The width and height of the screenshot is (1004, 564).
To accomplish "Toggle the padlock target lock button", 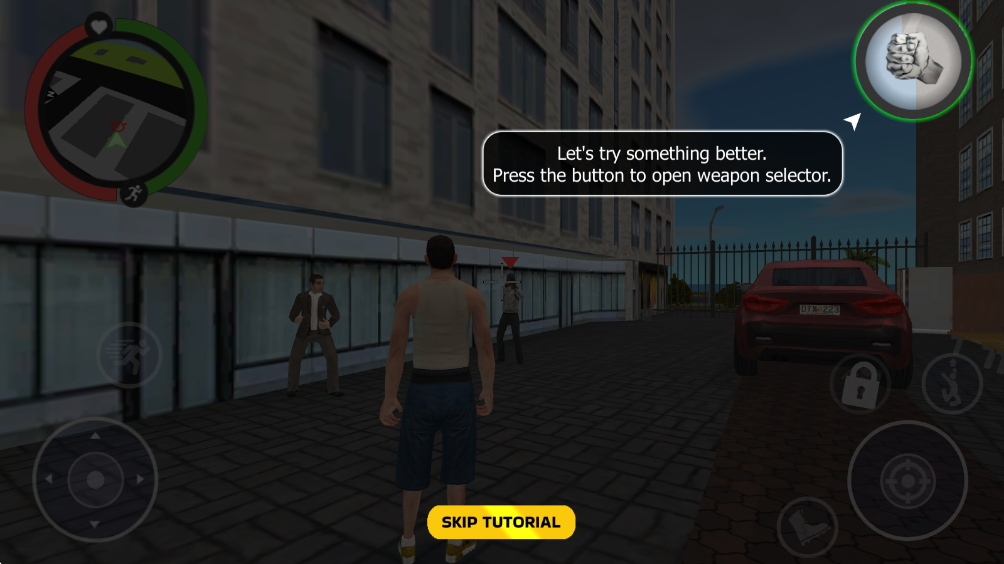I will (860, 385).
